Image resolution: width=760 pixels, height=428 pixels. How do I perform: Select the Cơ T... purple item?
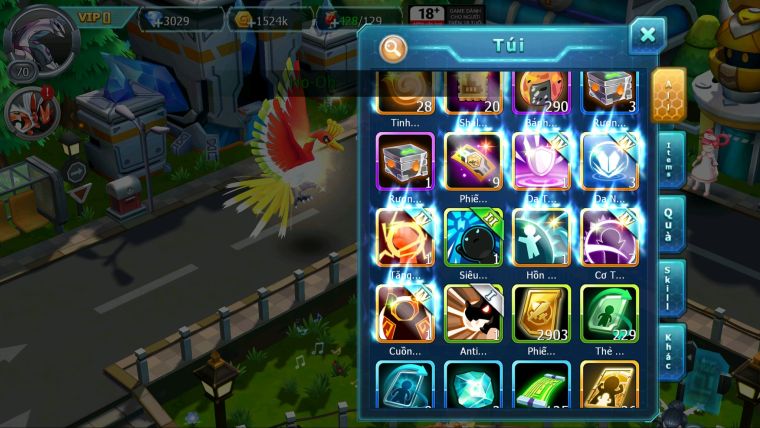click(609, 237)
